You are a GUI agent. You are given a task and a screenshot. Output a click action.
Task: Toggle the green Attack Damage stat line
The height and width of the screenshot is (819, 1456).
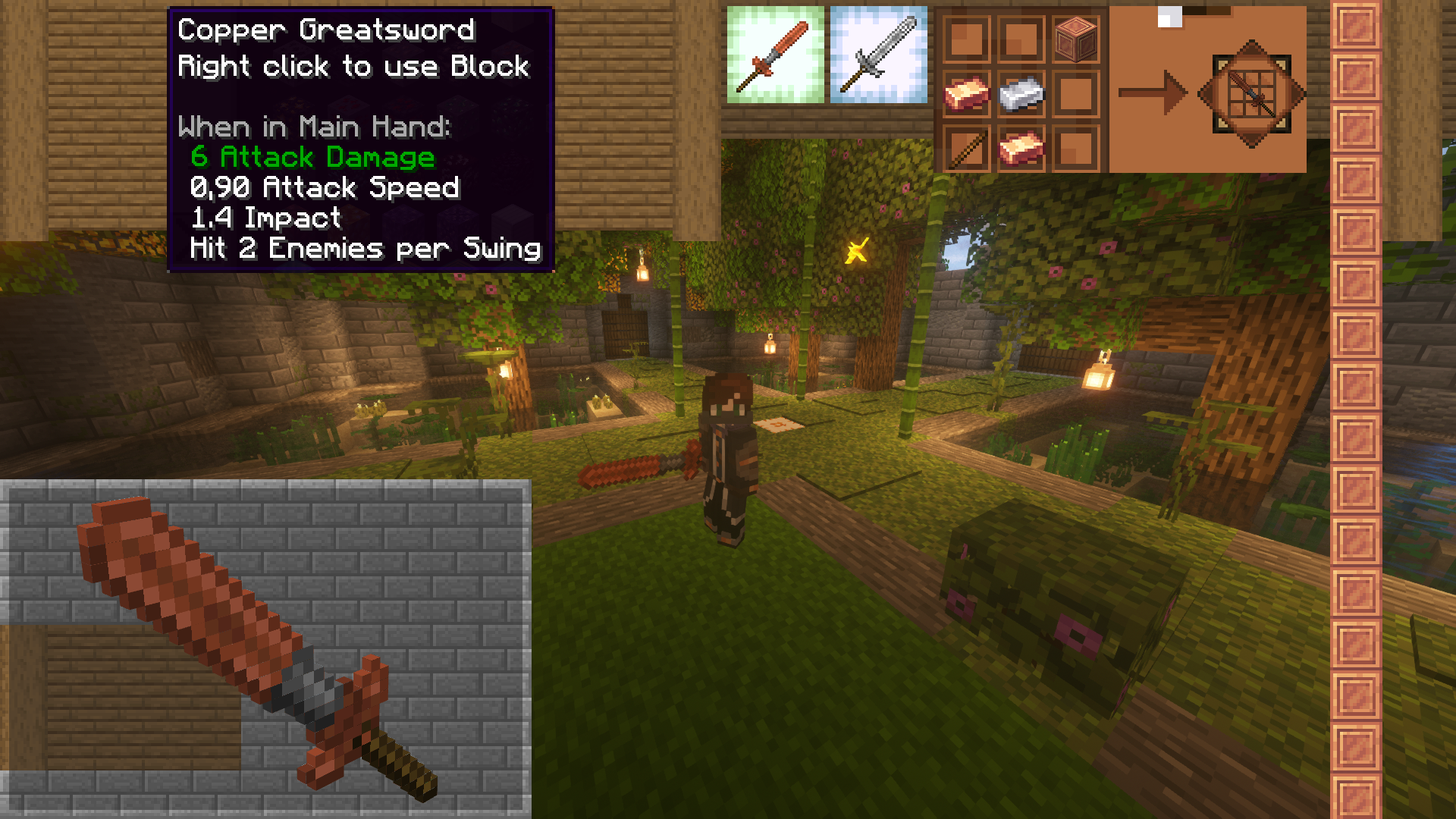tap(311, 158)
